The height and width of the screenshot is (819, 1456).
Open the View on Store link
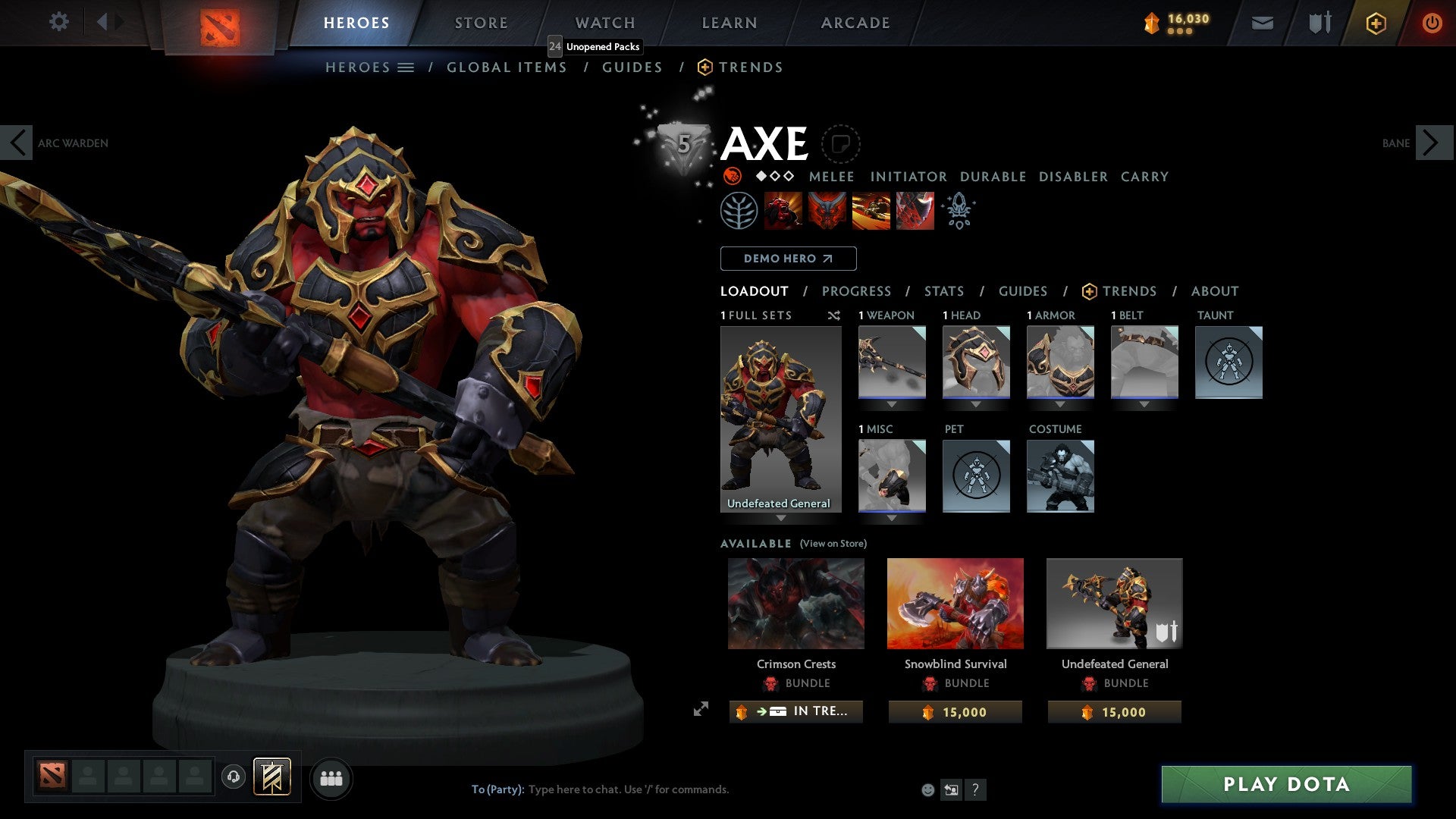[834, 544]
